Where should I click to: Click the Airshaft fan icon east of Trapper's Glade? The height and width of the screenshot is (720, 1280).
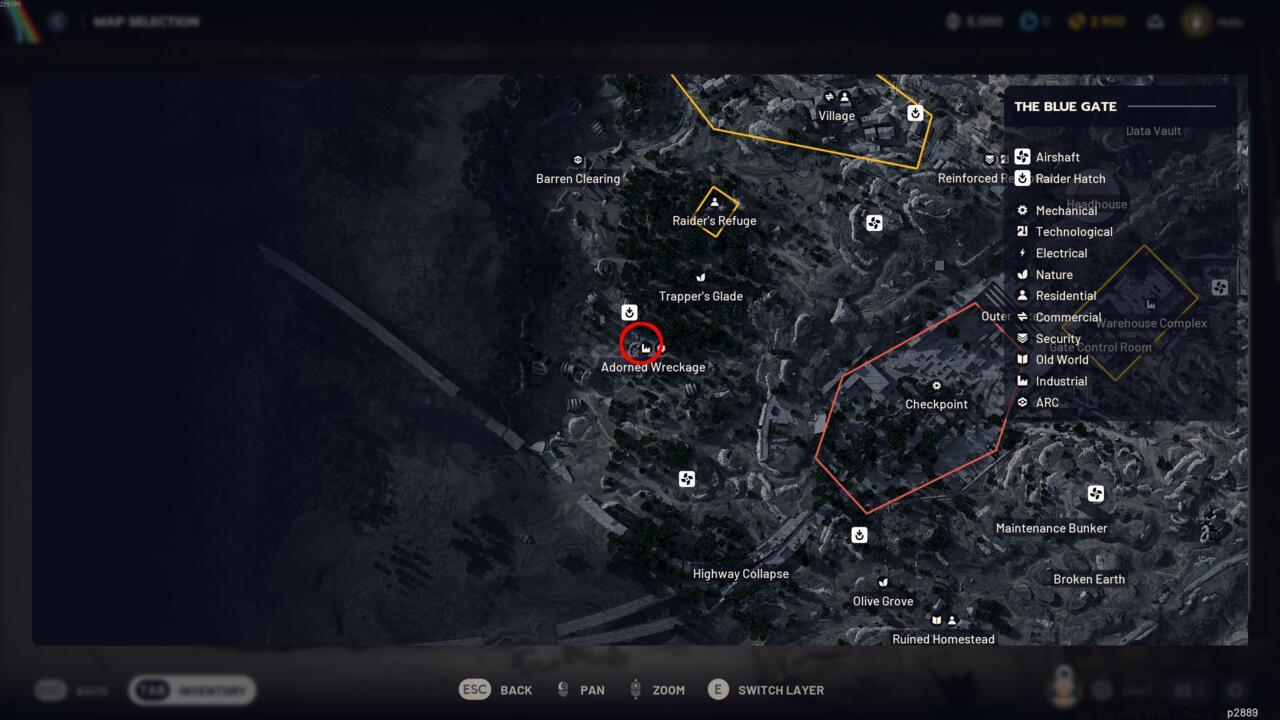pyautogui.click(x=873, y=223)
